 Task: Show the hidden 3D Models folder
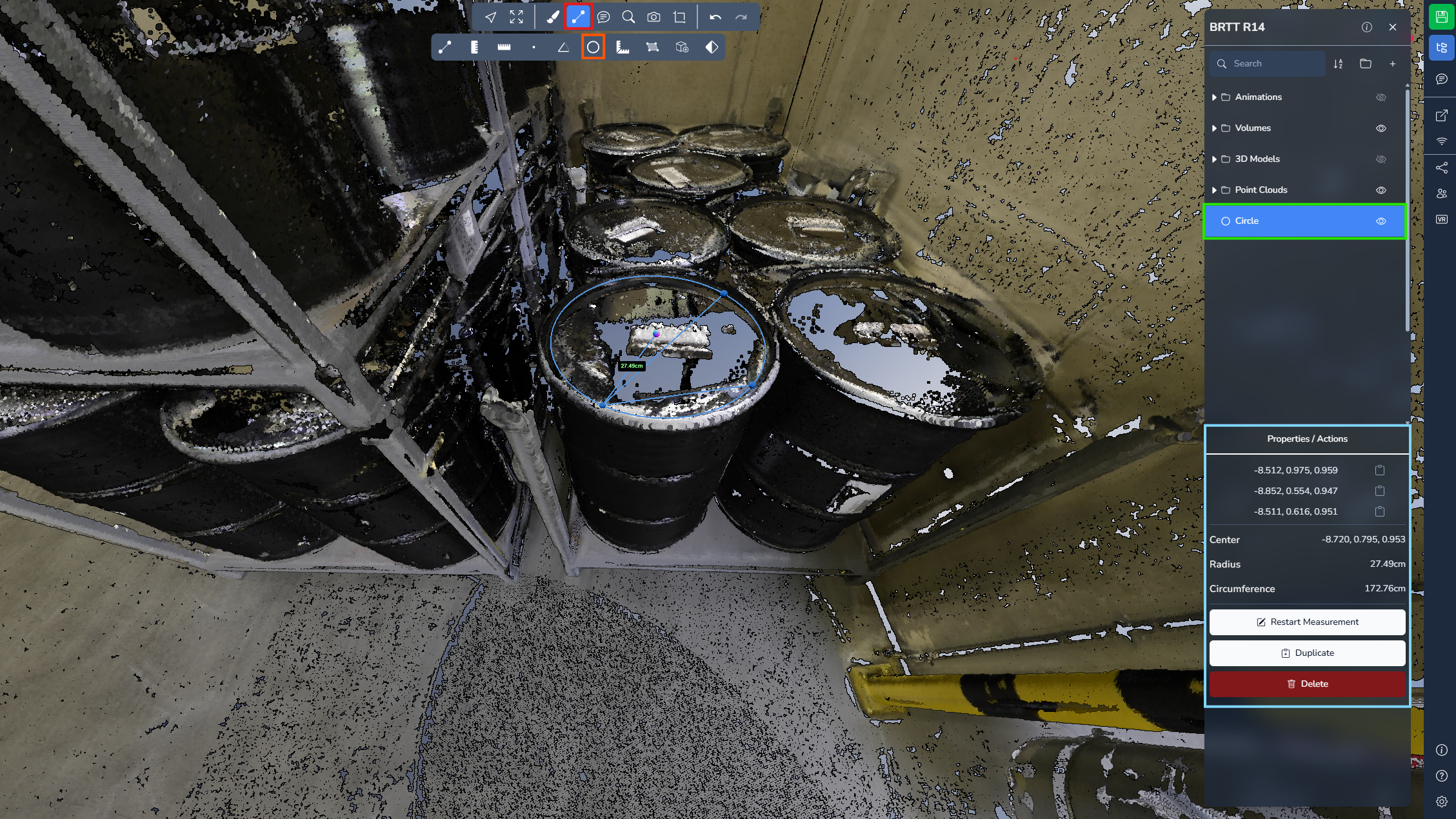coord(1381,159)
